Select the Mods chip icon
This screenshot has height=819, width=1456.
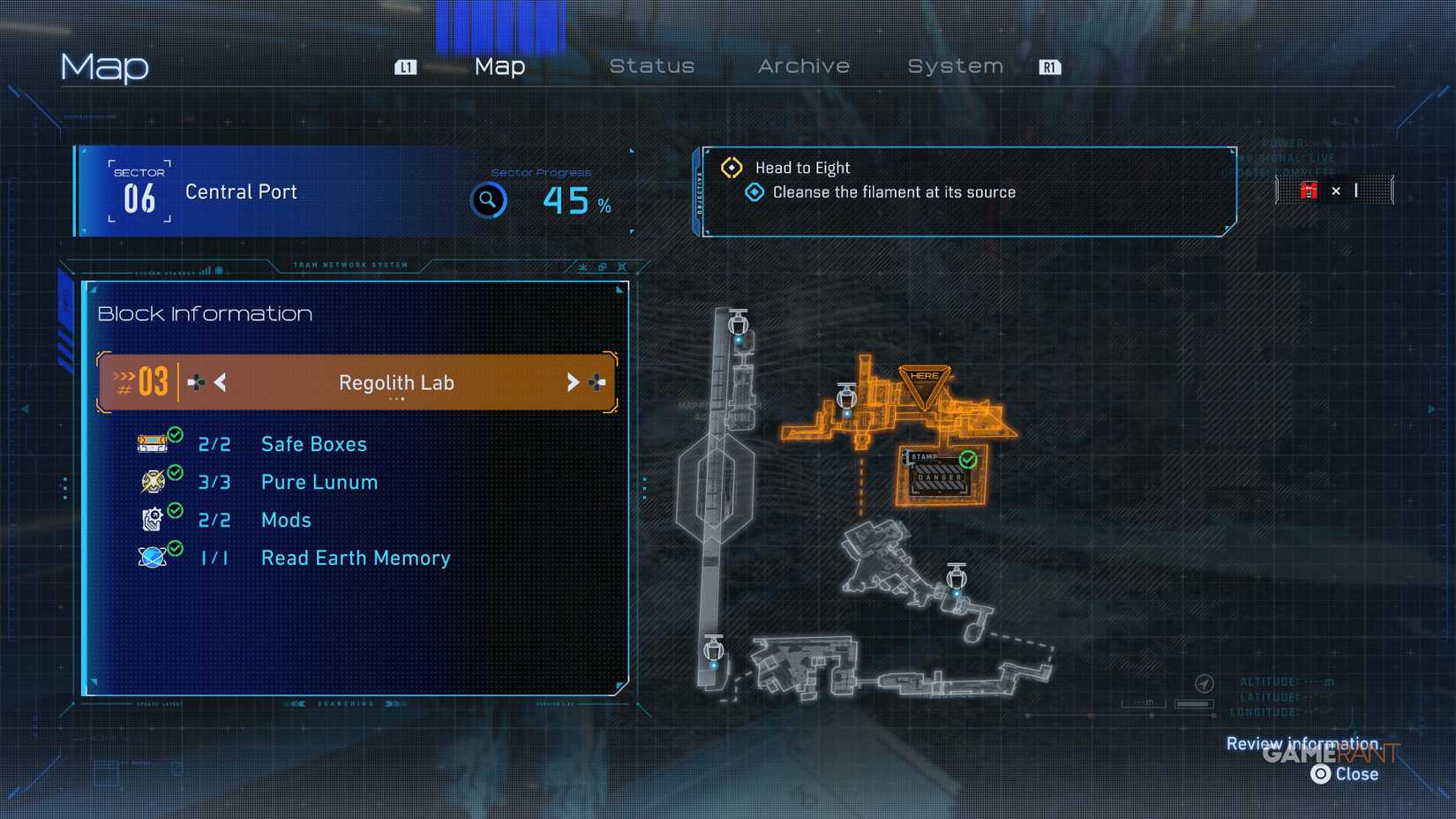(153, 520)
